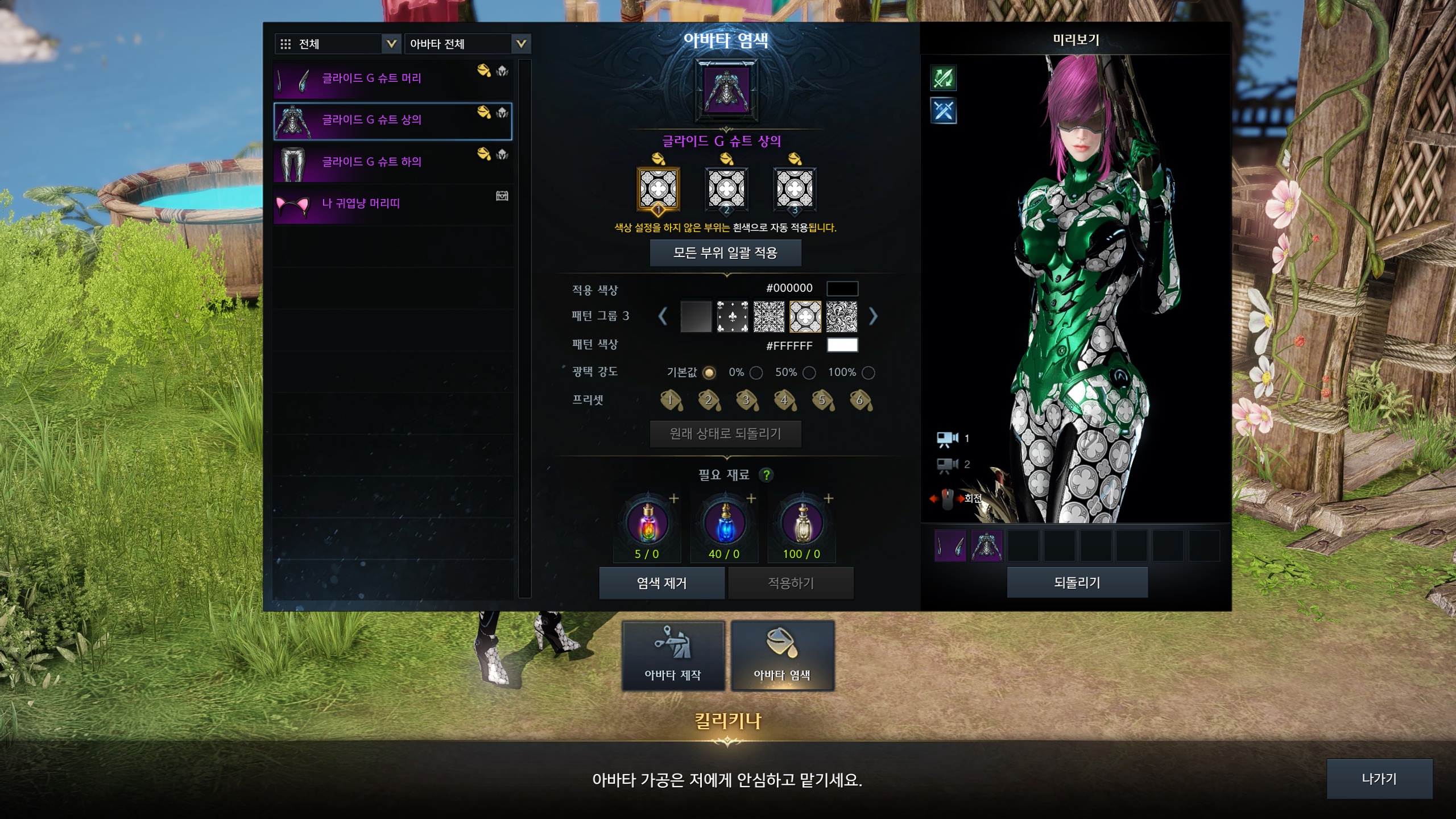Open the black 적용 색상 color swatch
This screenshot has width=1456, height=819.
tap(842, 288)
